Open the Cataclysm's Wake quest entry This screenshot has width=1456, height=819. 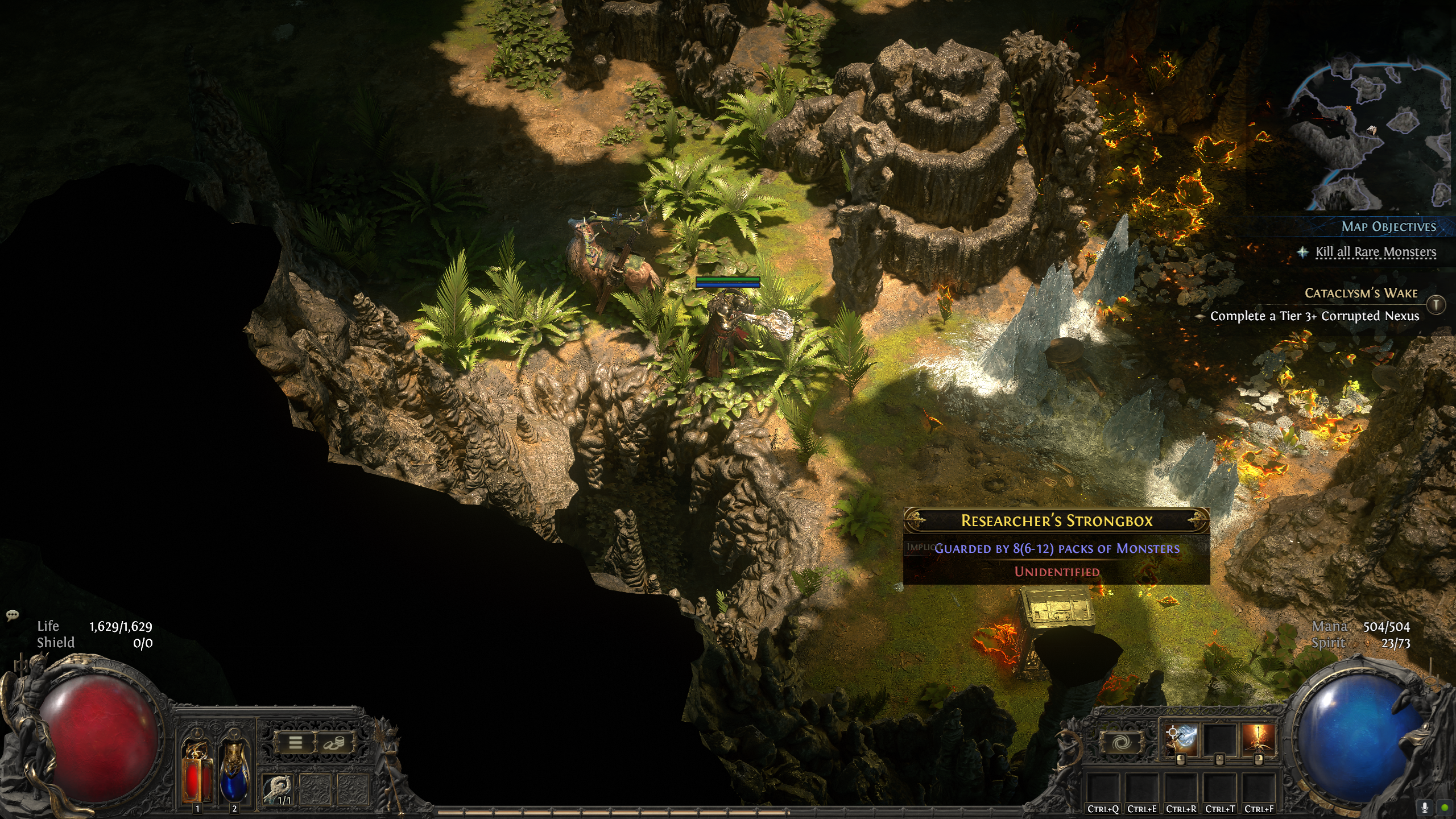(1360, 293)
